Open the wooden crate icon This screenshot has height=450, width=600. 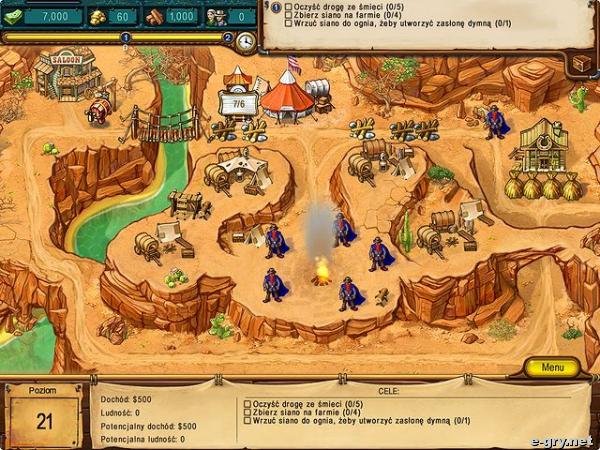580,62
